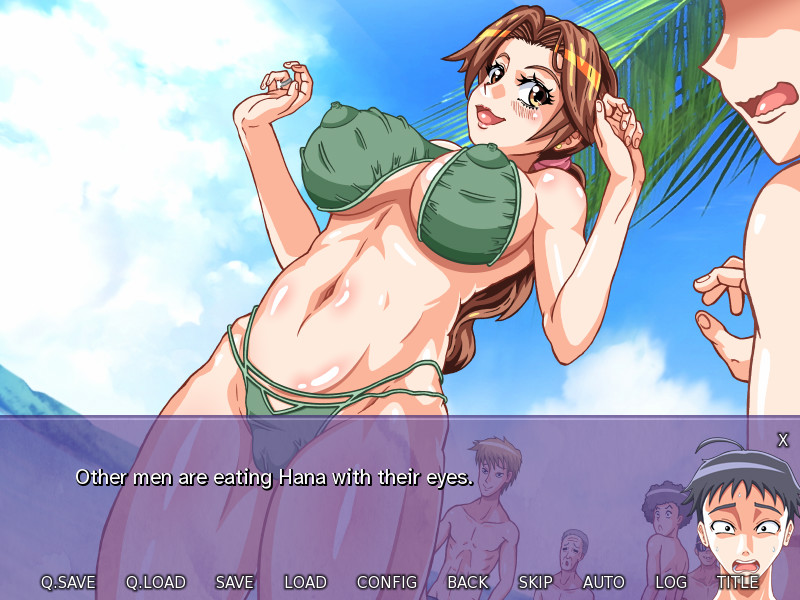Screen dimensions: 800x600
Task: Open the CONFIG settings
Action: (387, 582)
